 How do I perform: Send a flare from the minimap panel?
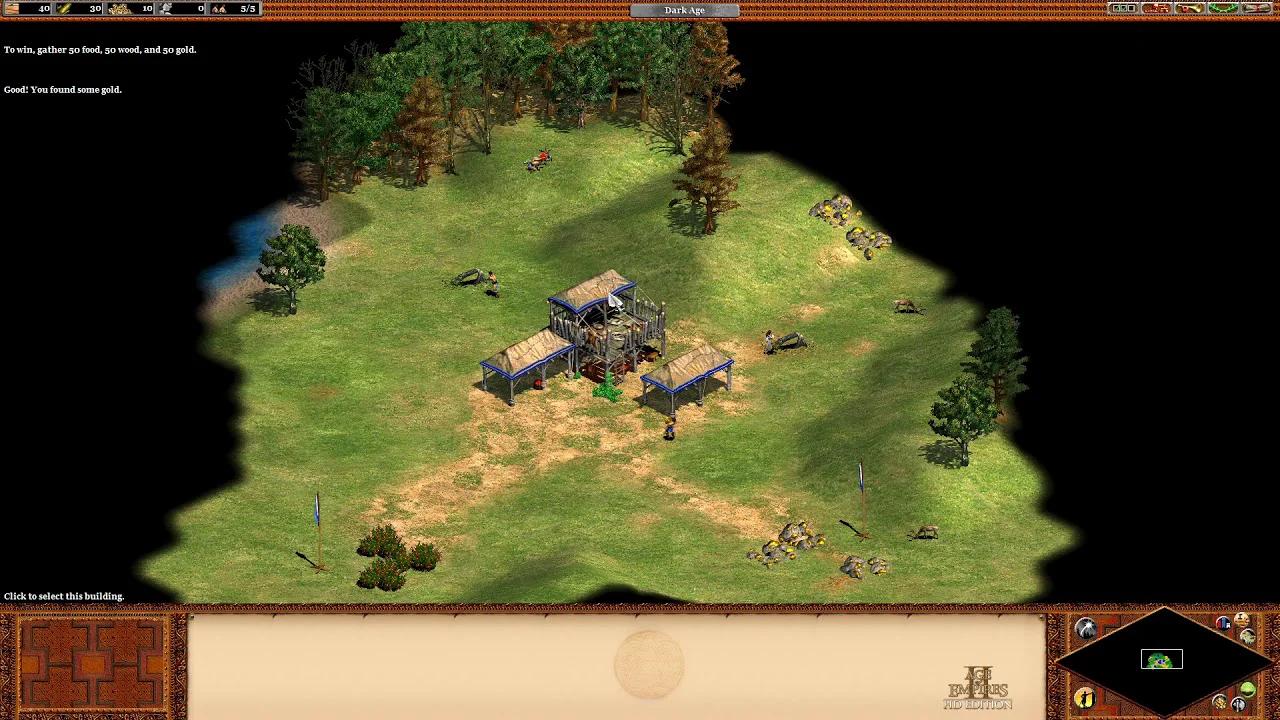point(1086,627)
